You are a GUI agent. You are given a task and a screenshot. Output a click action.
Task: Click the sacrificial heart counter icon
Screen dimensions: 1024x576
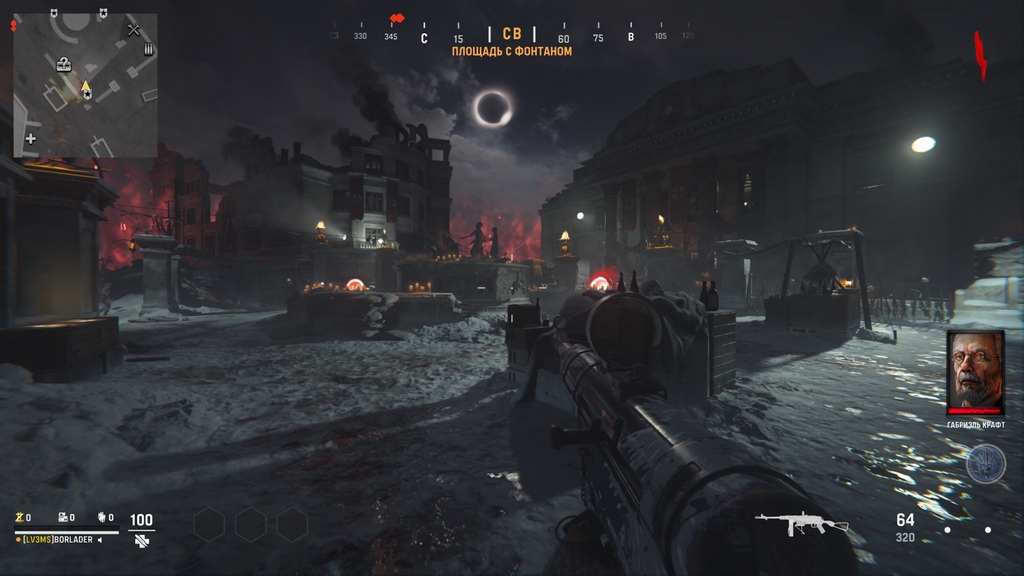pyautogui.click(x=102, y=517)
